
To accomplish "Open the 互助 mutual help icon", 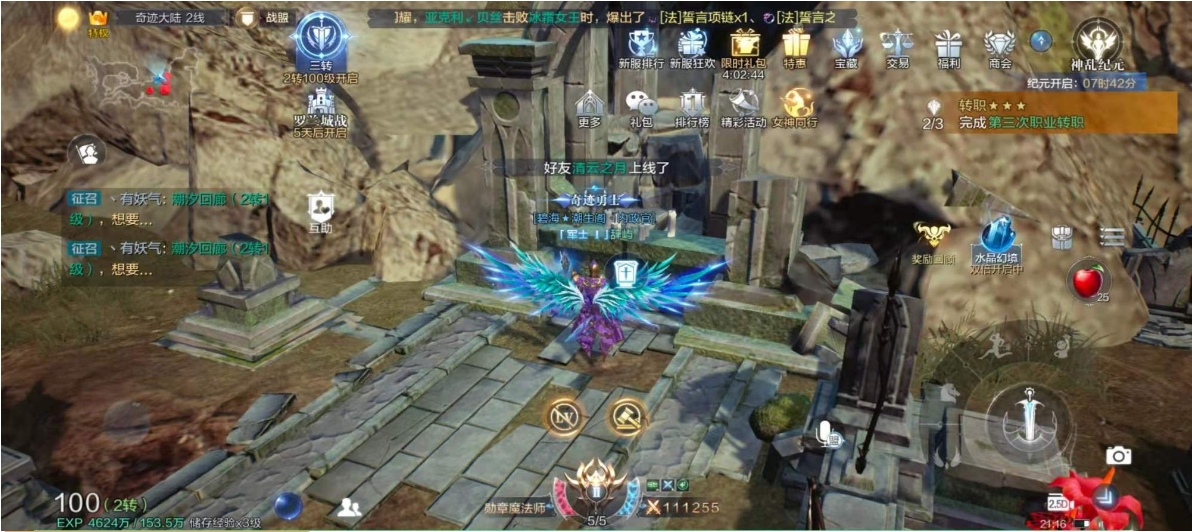I will pos(320,211).
